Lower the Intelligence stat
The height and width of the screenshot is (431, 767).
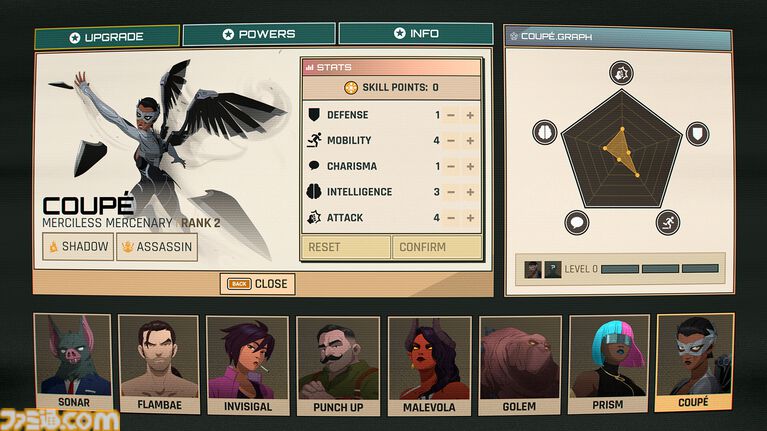[x=451, y=192]
